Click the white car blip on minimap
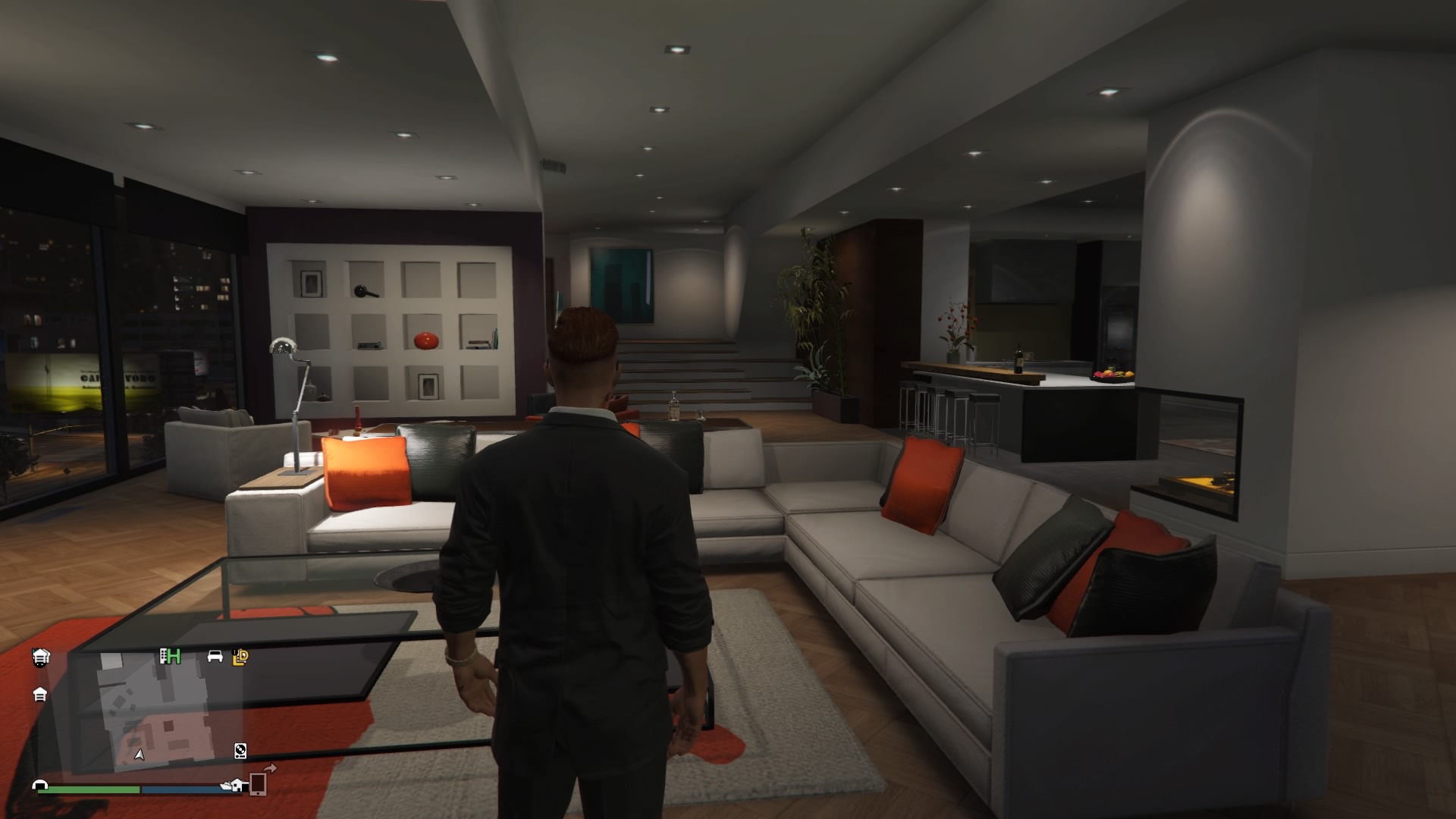The height and width of the screenshot is (819, 1456). (215, 656)
